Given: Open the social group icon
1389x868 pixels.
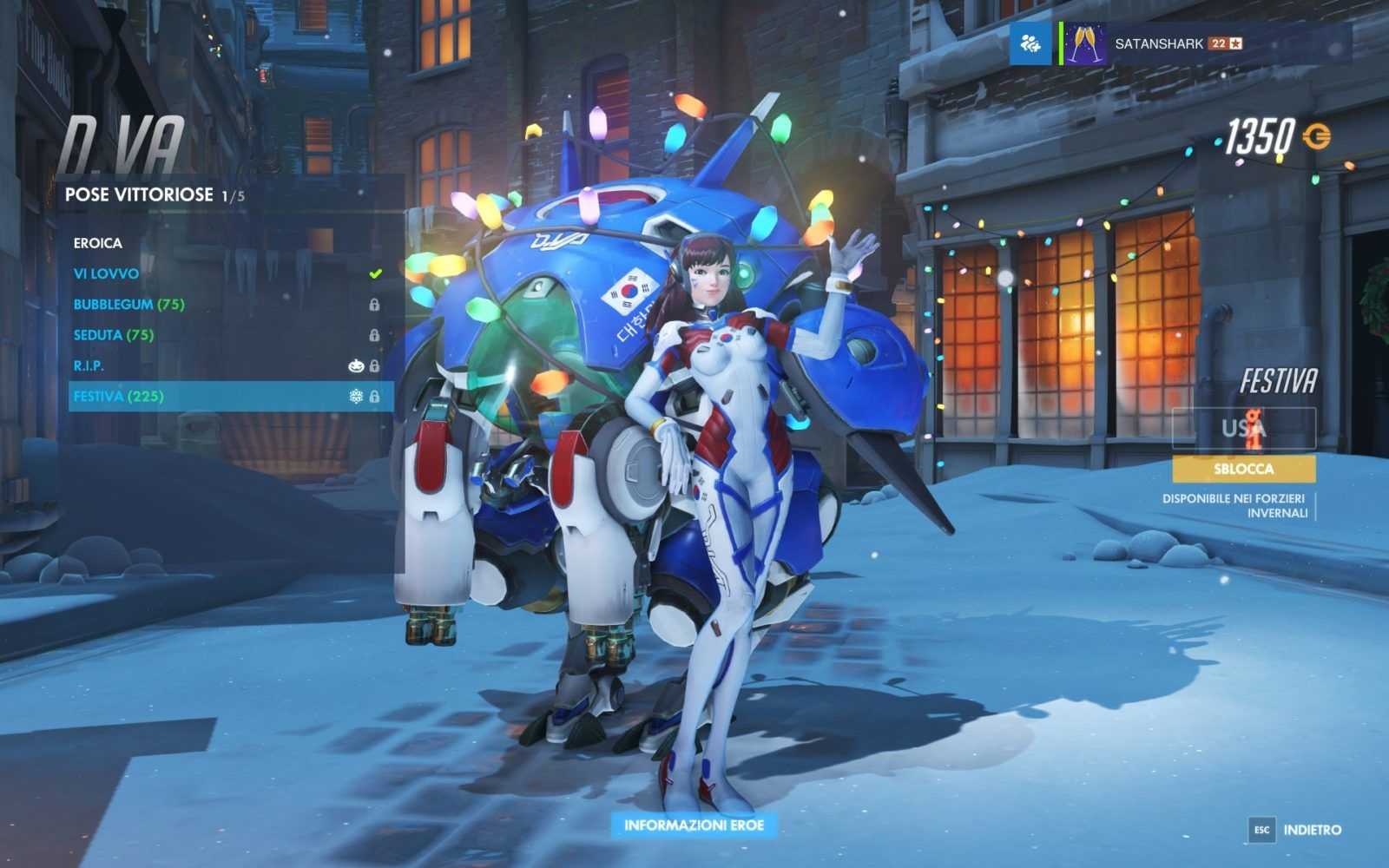Looking at the screenshot, I should (x=1030, y=43).
